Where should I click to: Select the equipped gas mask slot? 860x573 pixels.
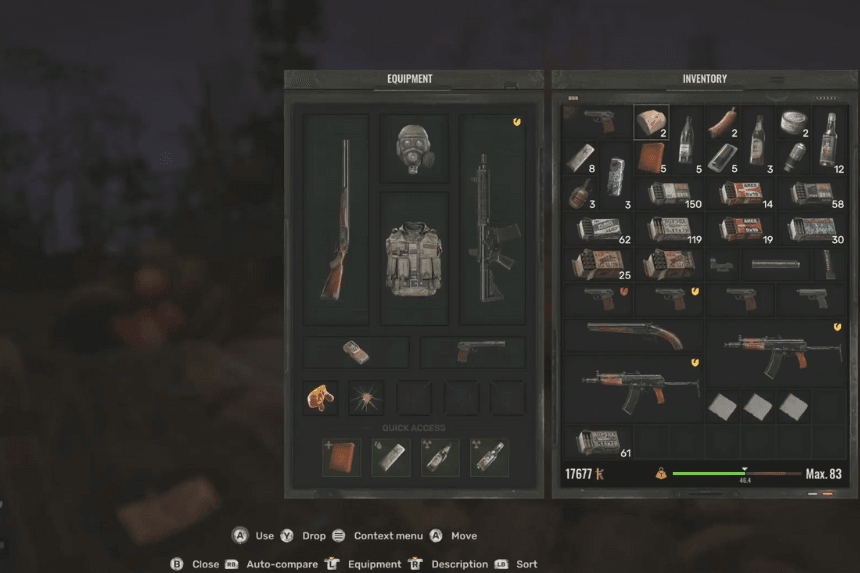coord(413,148)
